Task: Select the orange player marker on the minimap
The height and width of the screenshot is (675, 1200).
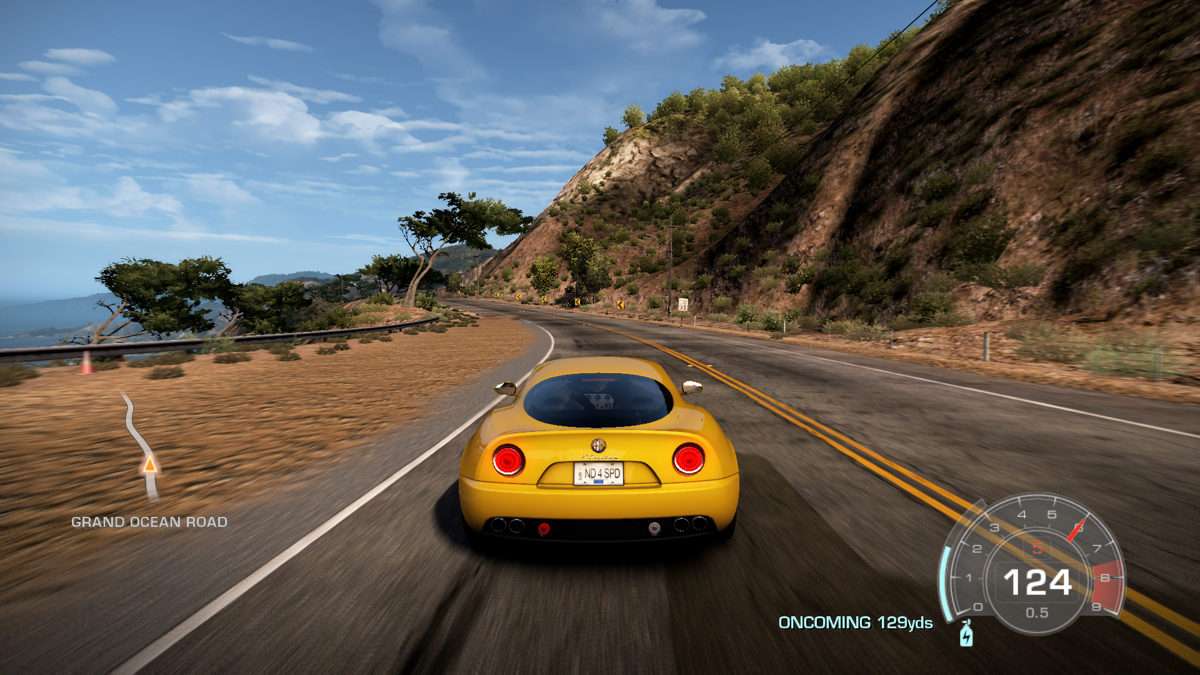Action: [150, 465]
